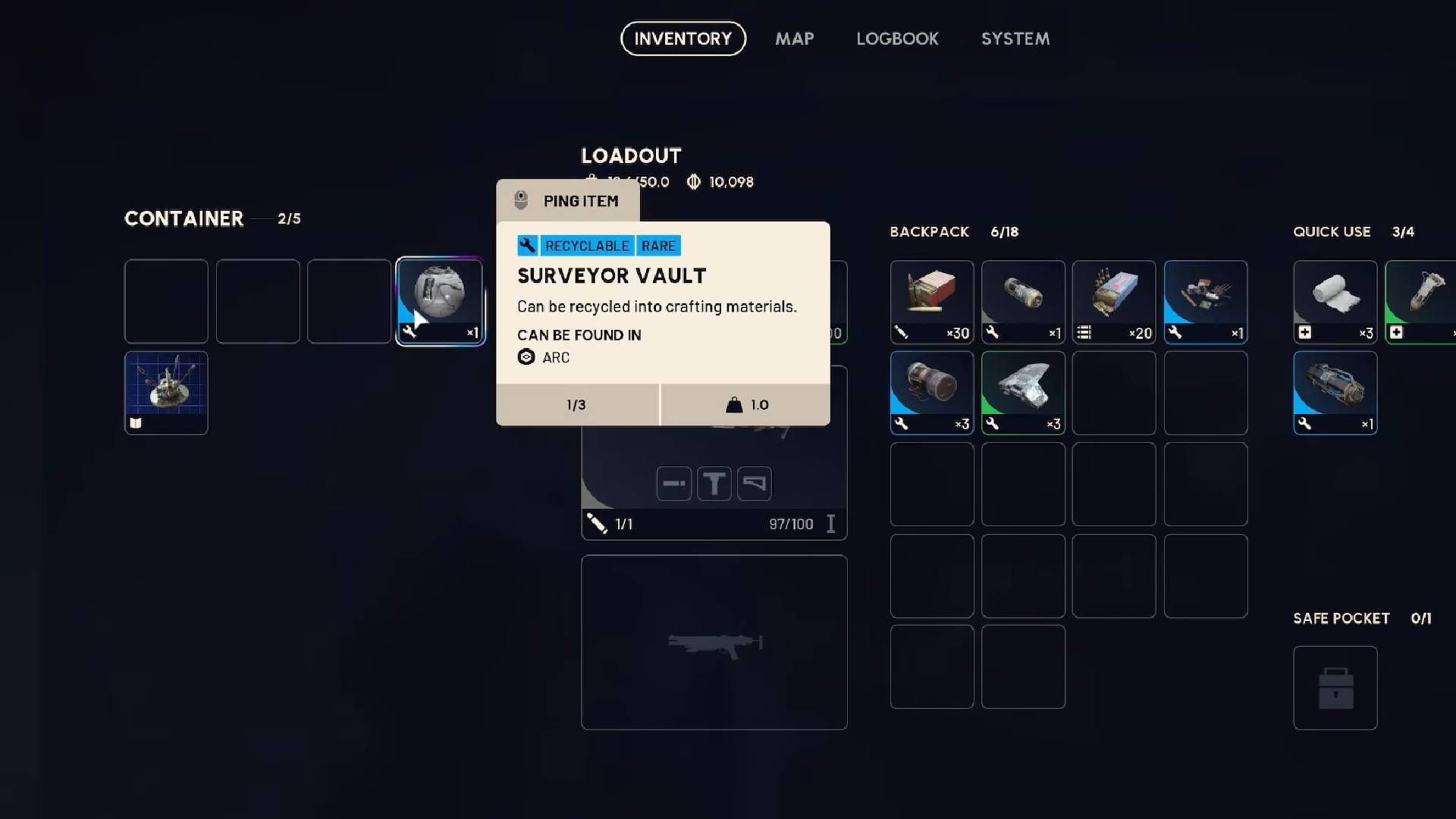Click the stock attachment slot icon
1456x819 pixels.
(755, 483)
